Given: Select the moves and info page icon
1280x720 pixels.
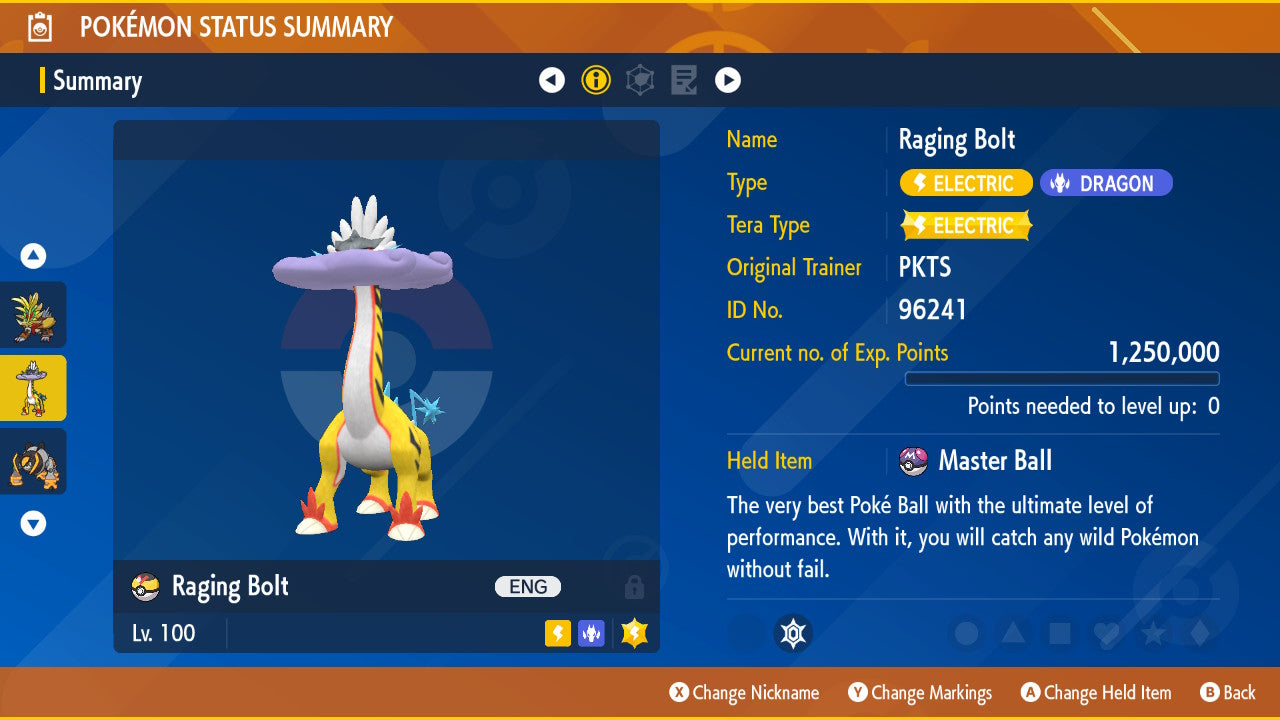Looking at the screenshot, I should coord(684,80).
